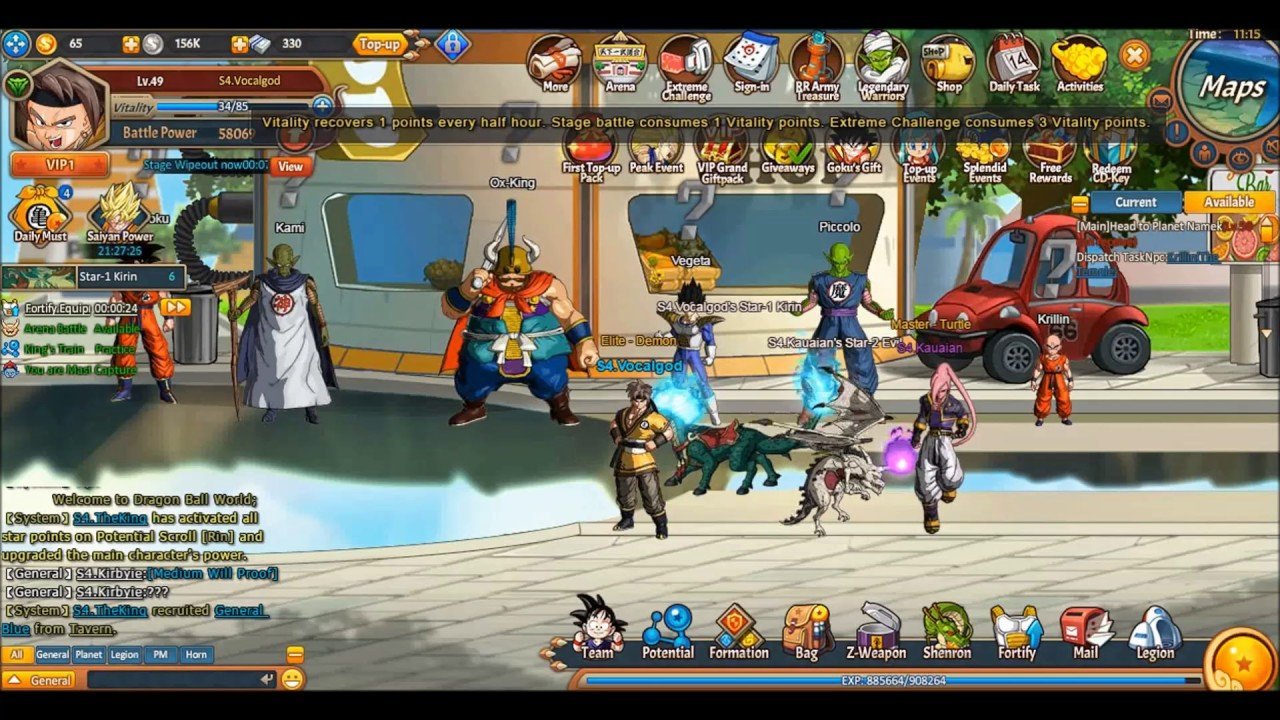Open the Fortify menu
The width and height of the screenshot is (1280, 720).
[1017, 632]
